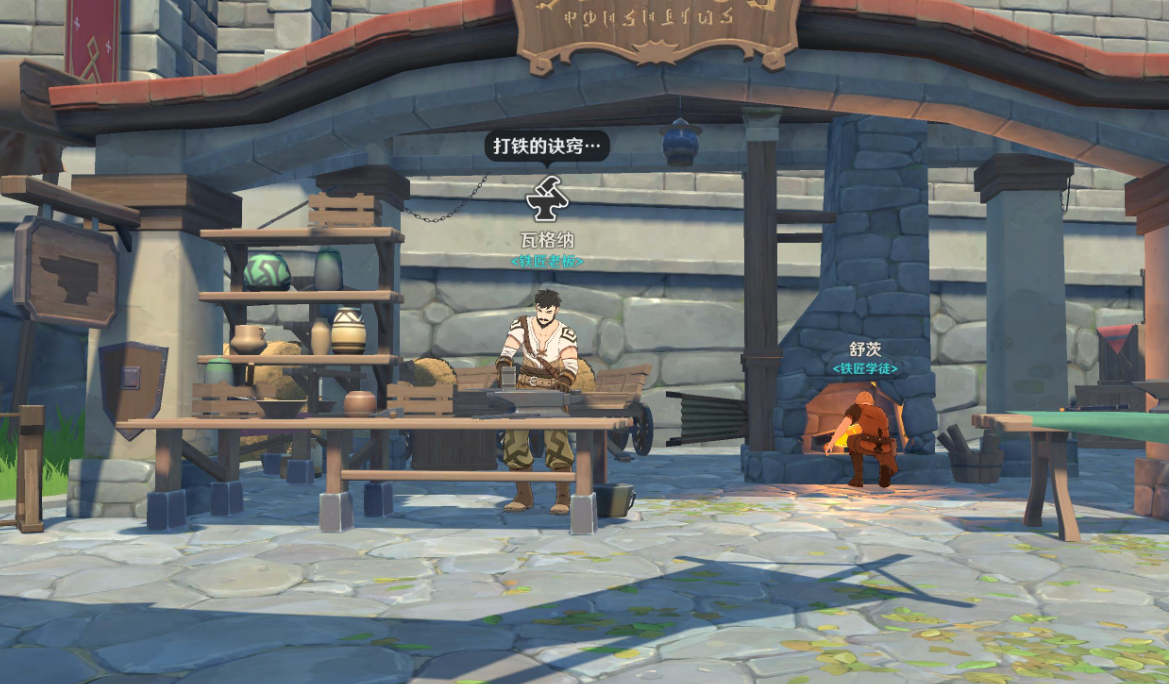Select the 瓦格纳 铁匠老板 nameplate
This screenshot has height=684, width=1169.
(x=547, y=250)
